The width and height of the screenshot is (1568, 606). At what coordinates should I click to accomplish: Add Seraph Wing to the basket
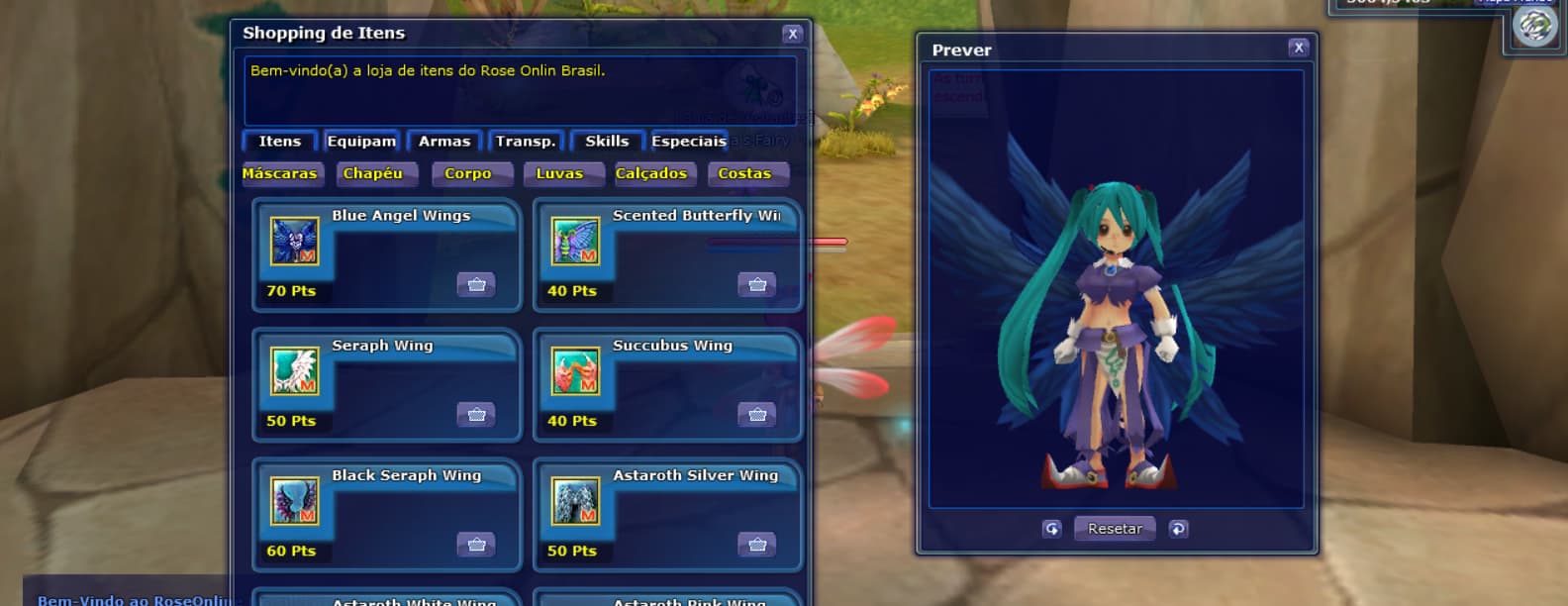(x=476, y=415)
